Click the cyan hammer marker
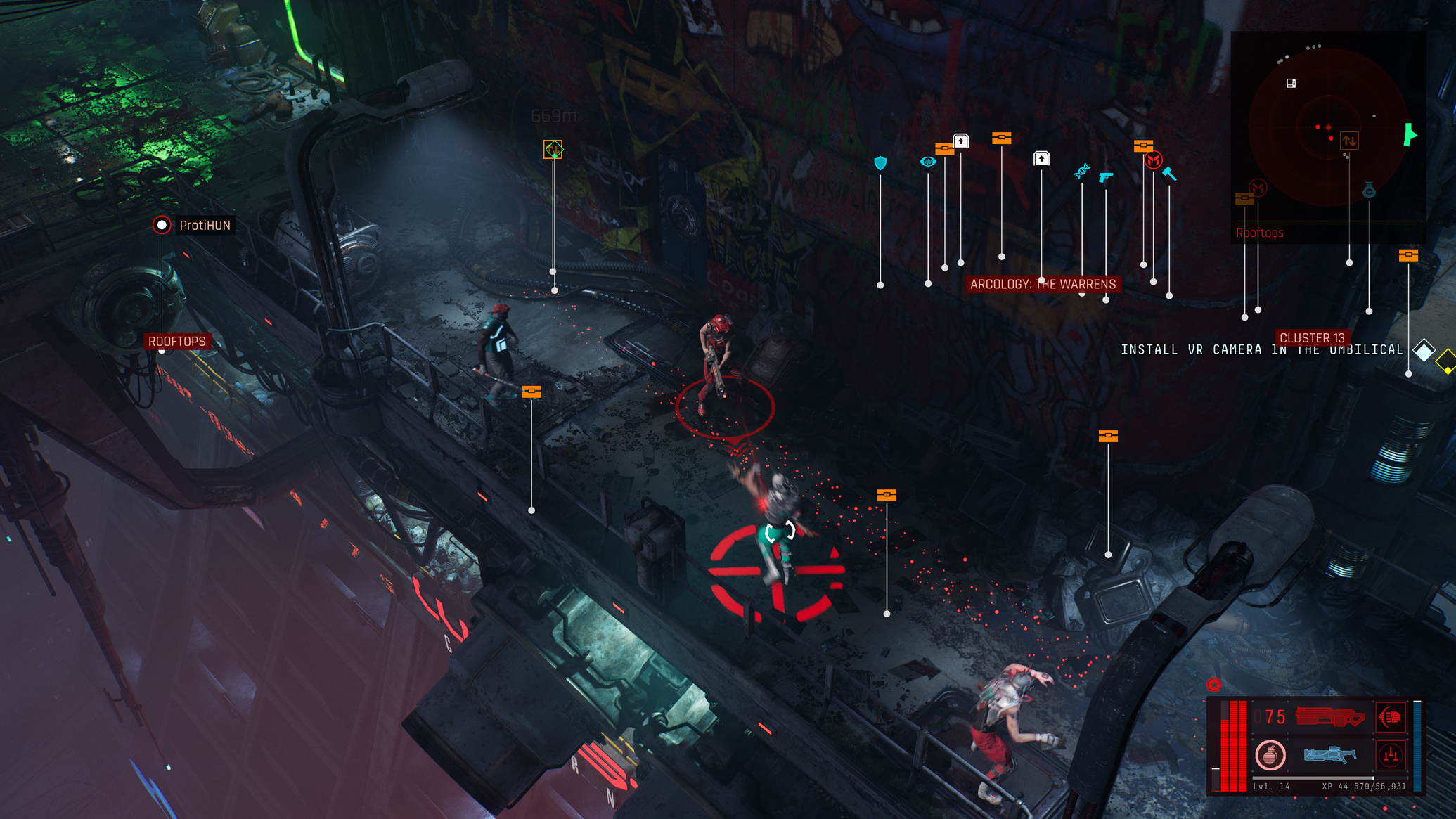 click(x=1169, y=173)
